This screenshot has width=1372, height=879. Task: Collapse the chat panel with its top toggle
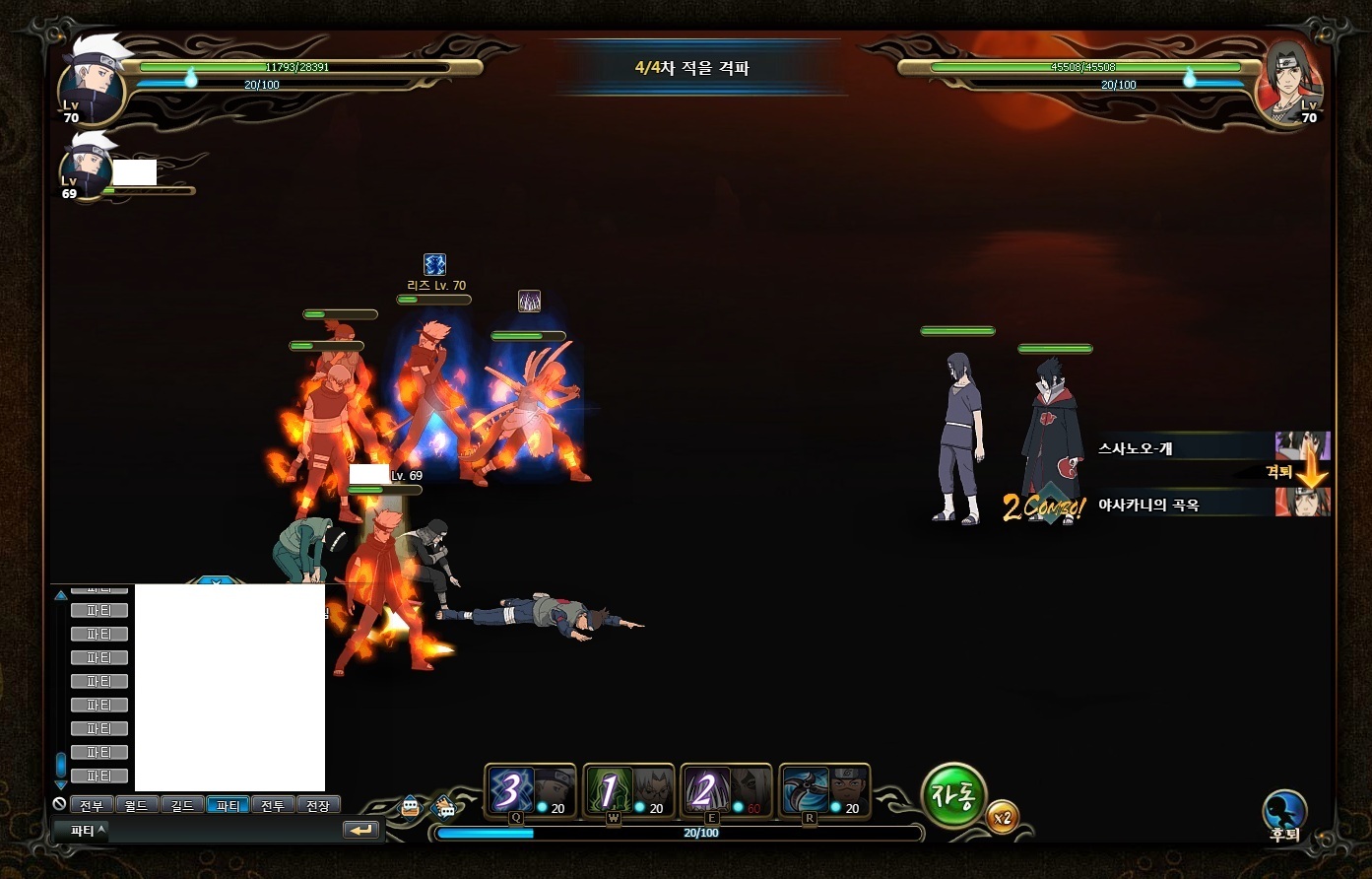tap(217, 581)
